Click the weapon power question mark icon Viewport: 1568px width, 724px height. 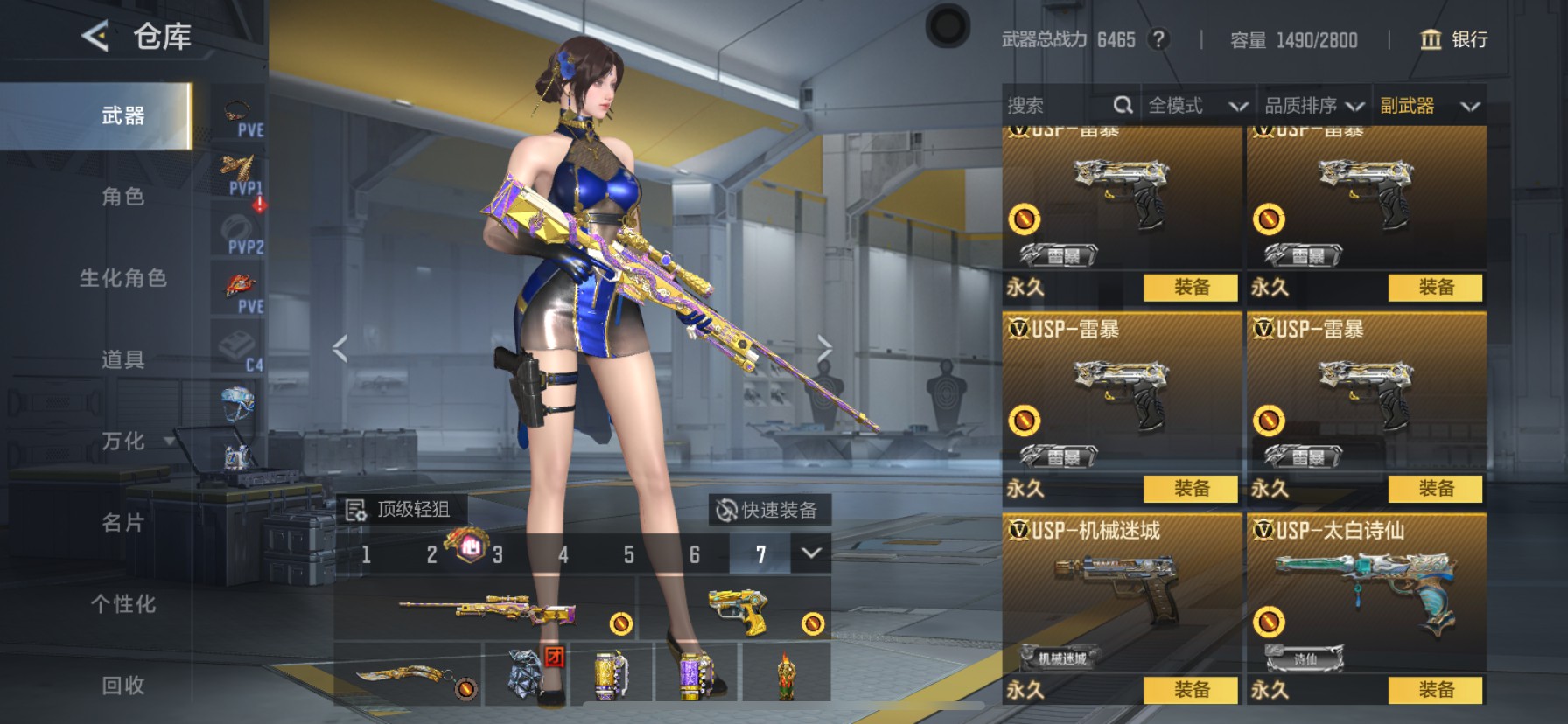(x=1158, y=39)
